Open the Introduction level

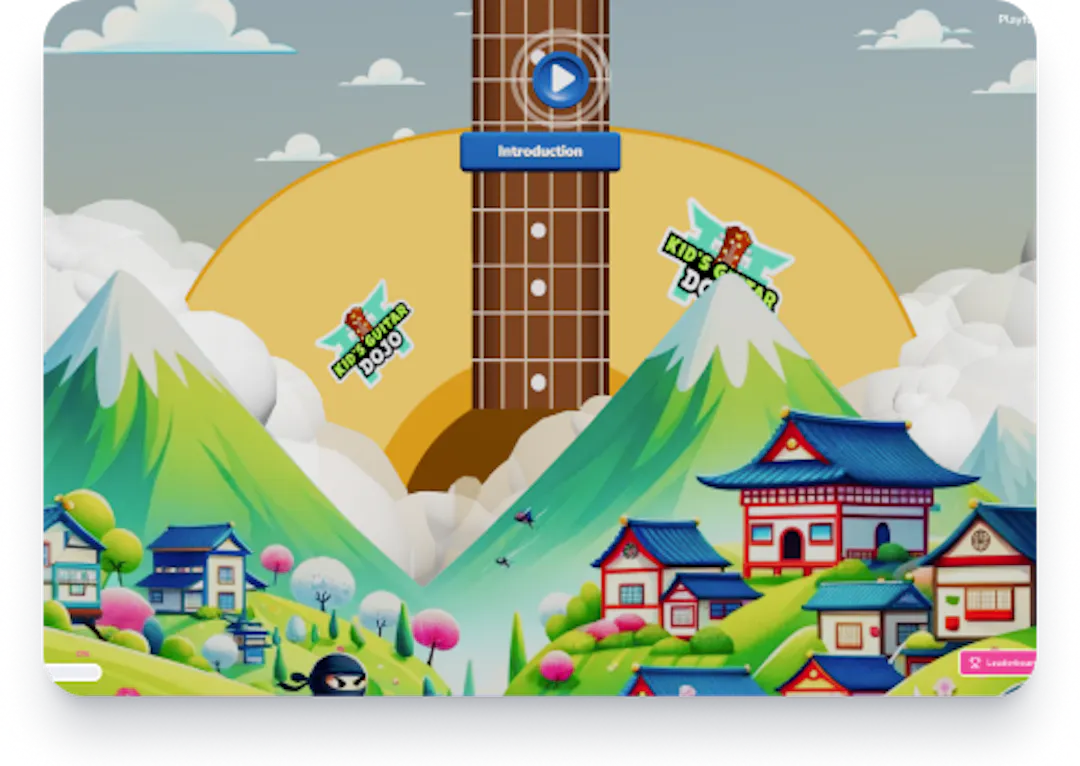coord(540,152)
